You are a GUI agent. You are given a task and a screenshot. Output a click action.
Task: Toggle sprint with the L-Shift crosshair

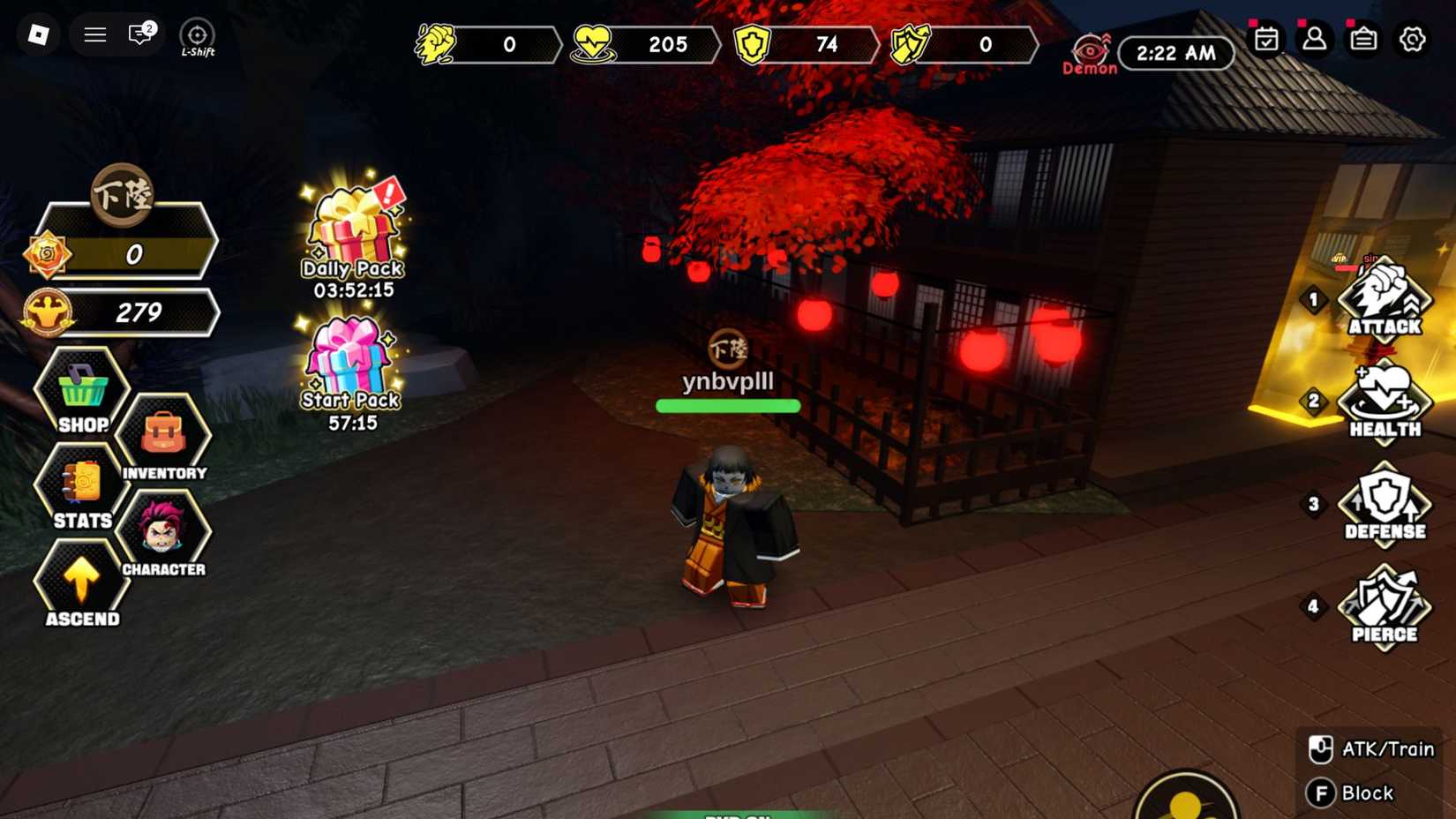coord(196,35)
